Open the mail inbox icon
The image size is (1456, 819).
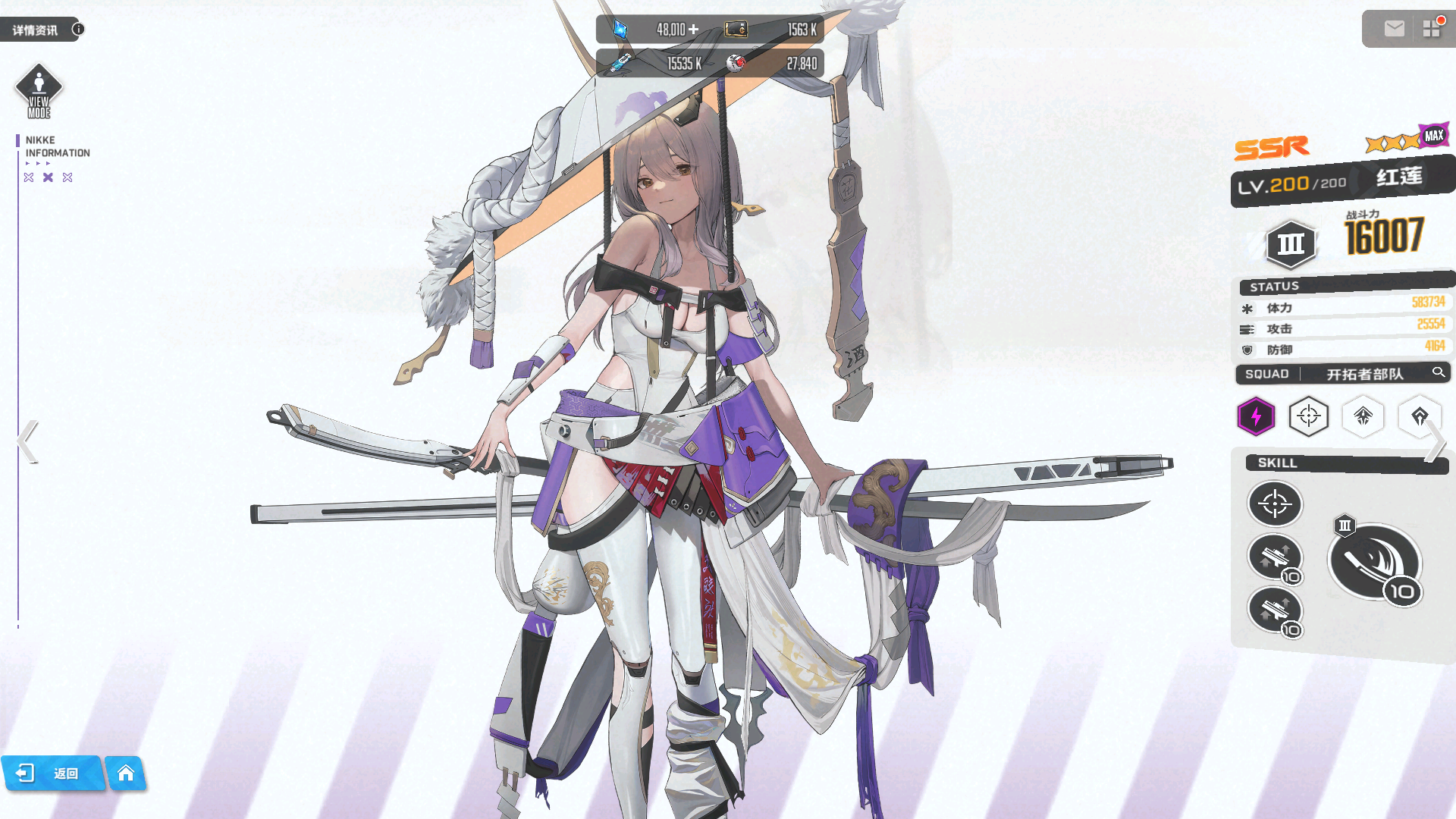(x=1394, y=29)
